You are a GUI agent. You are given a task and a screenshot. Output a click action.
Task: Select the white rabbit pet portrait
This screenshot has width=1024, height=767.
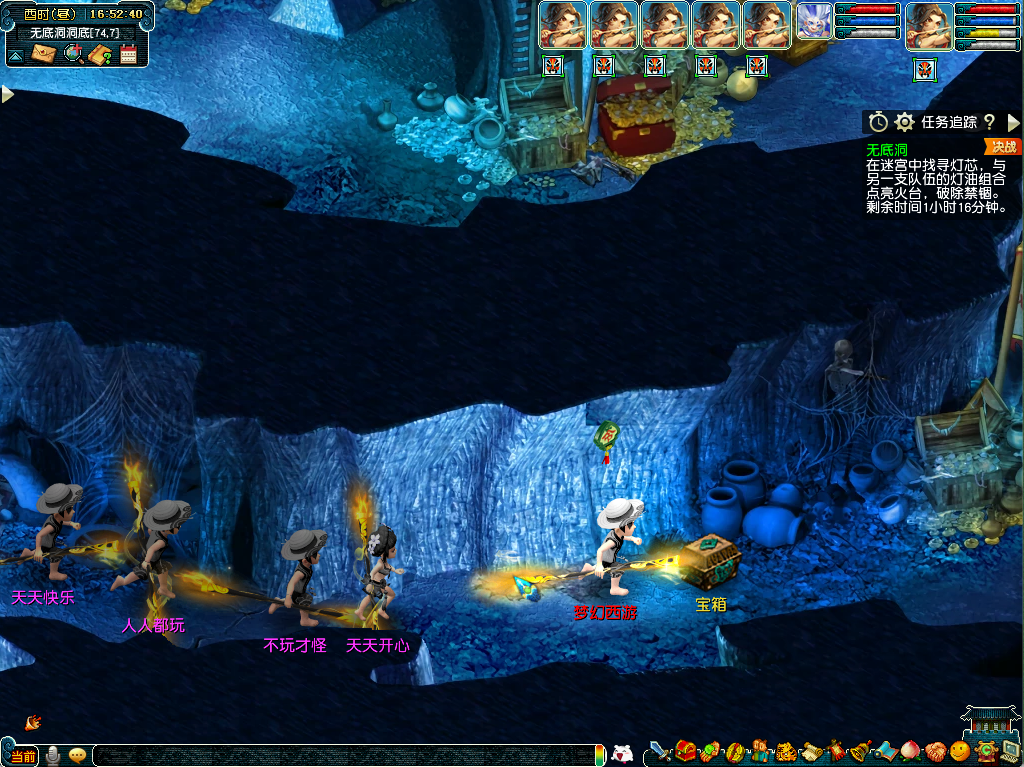point(814,24)
